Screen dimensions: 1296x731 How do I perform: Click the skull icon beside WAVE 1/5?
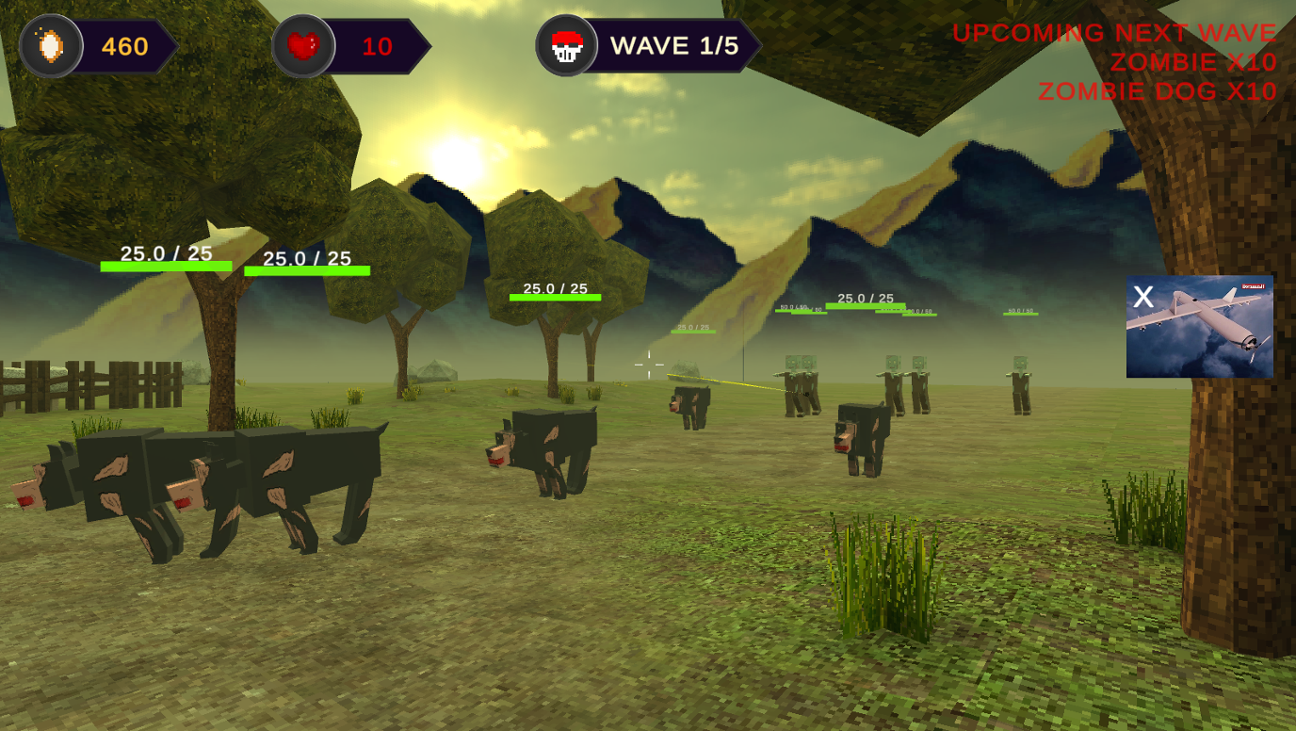(566, 45)
